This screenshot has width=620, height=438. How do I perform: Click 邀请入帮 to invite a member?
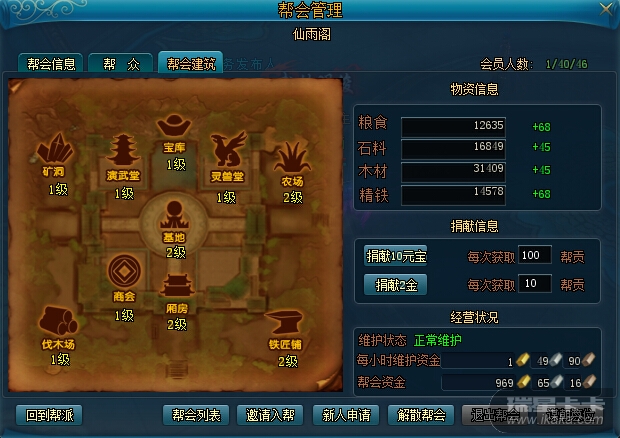pyautogui.click(x=271, y=414)
